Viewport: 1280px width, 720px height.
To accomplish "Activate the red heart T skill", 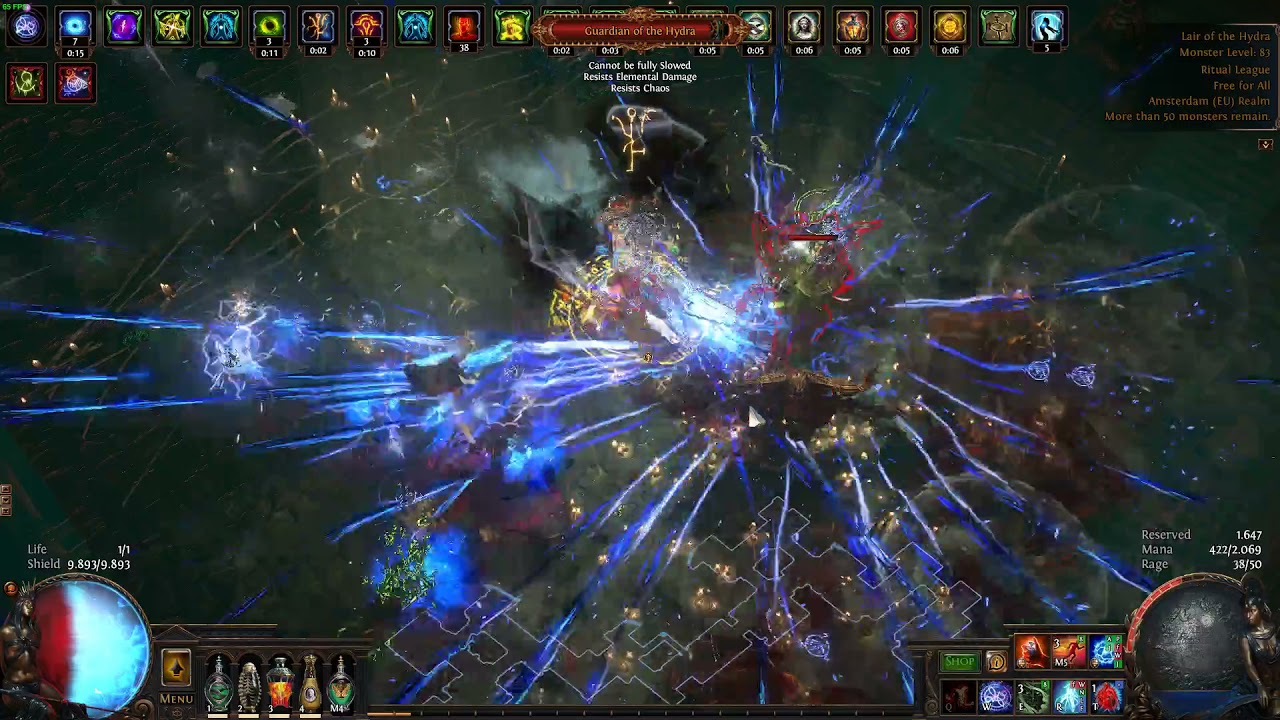I will tap(1106, 696).
